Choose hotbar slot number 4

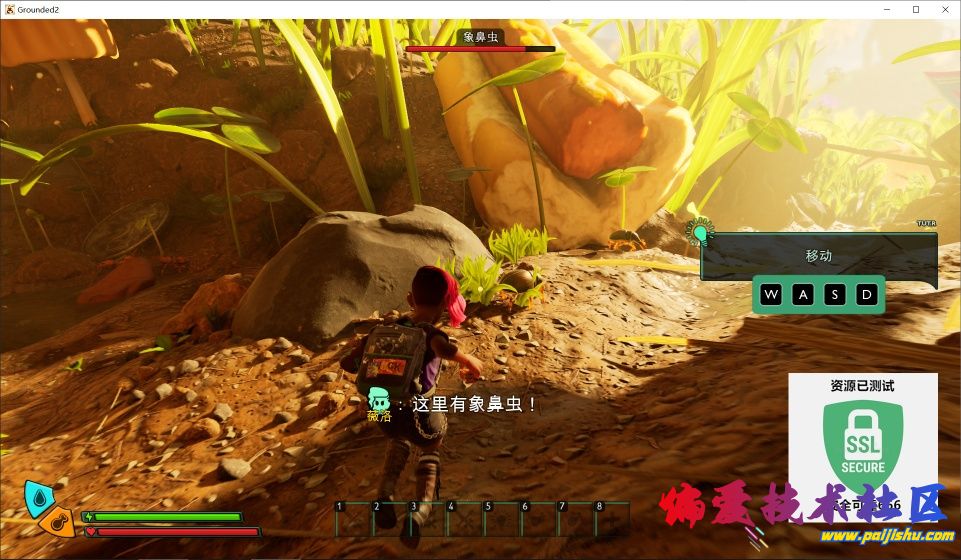click(464, 519)
